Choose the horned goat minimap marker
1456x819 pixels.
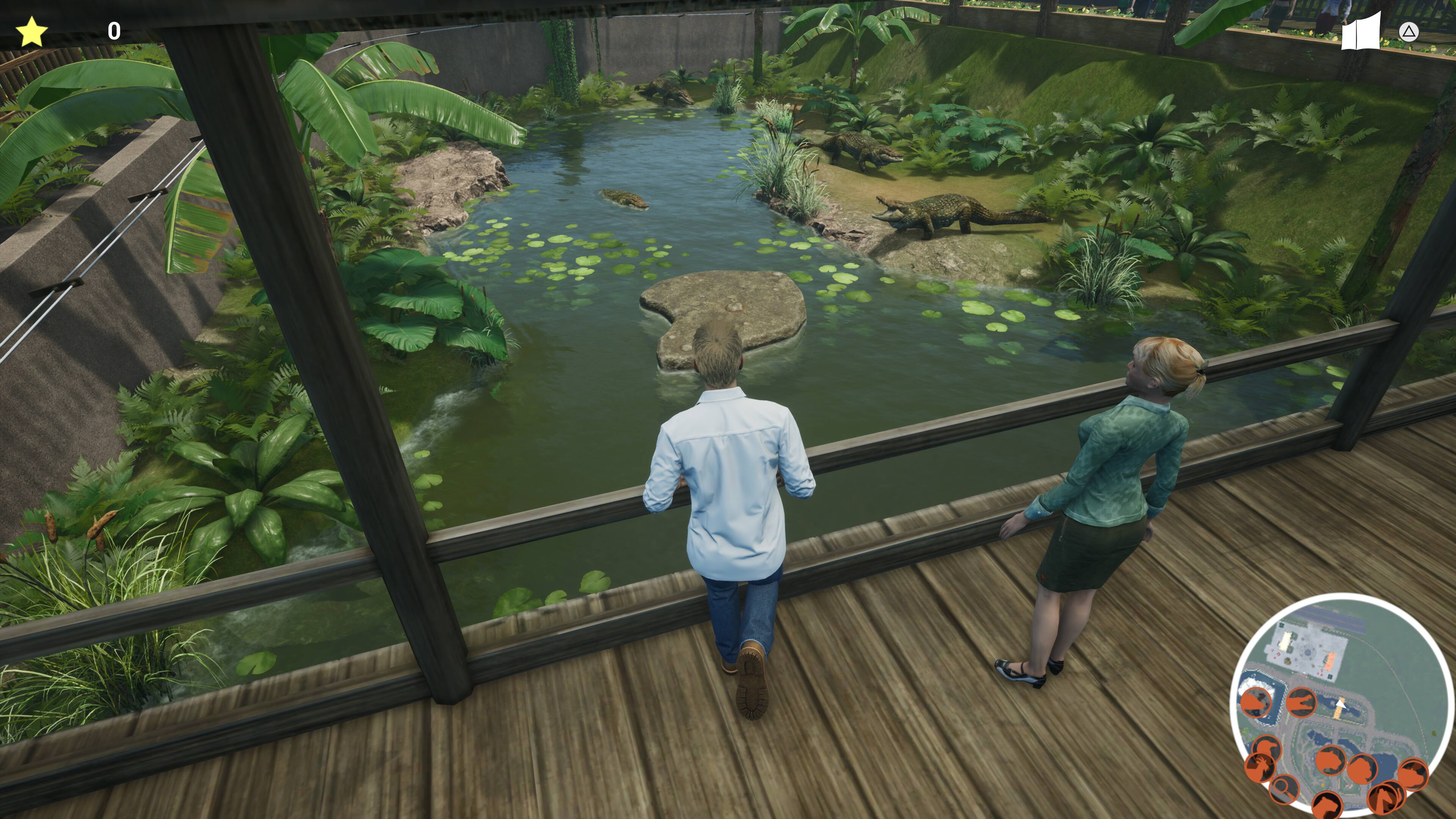1260,767
